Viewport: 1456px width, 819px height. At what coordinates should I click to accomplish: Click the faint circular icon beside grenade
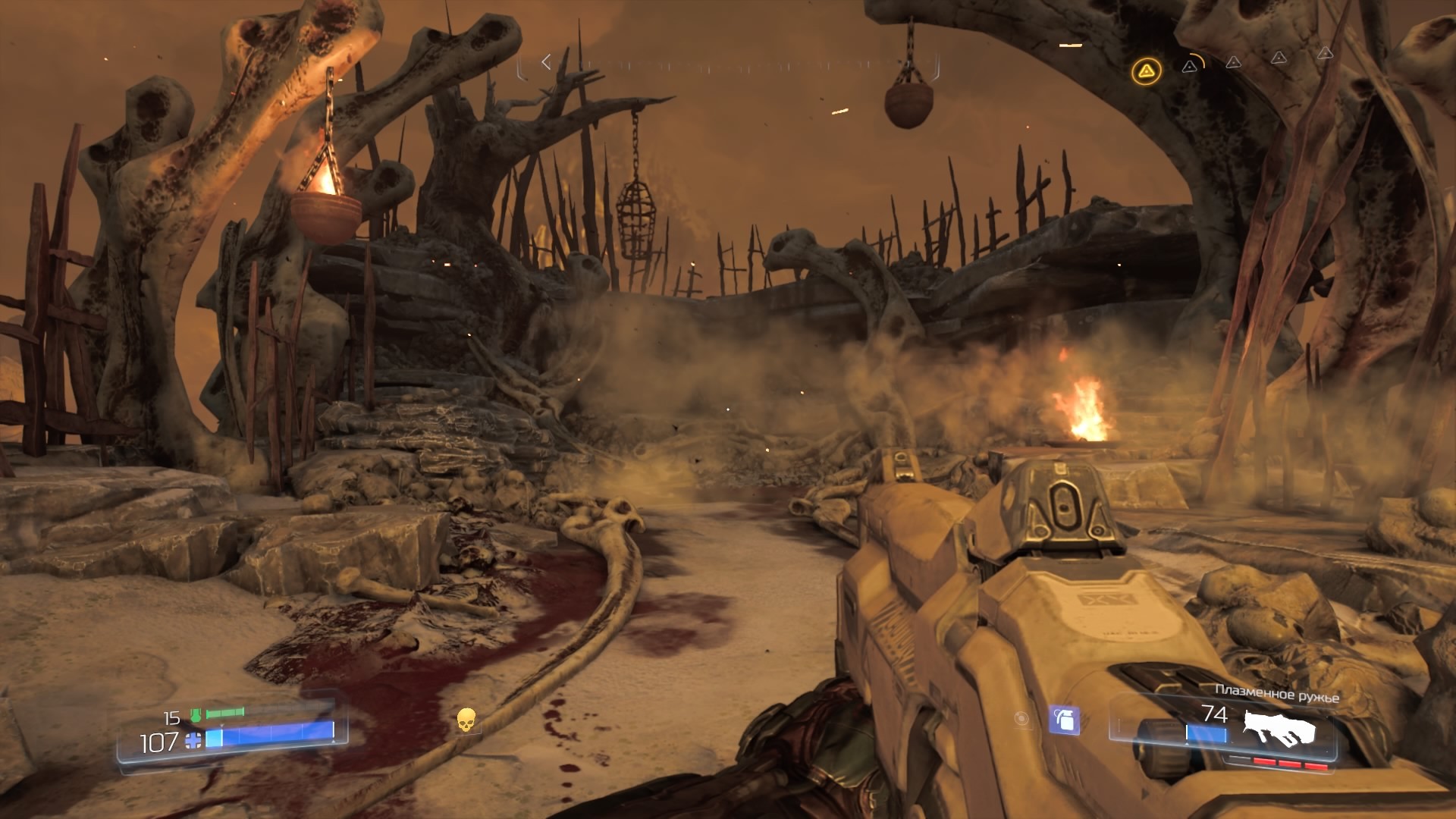(1021, 719)
